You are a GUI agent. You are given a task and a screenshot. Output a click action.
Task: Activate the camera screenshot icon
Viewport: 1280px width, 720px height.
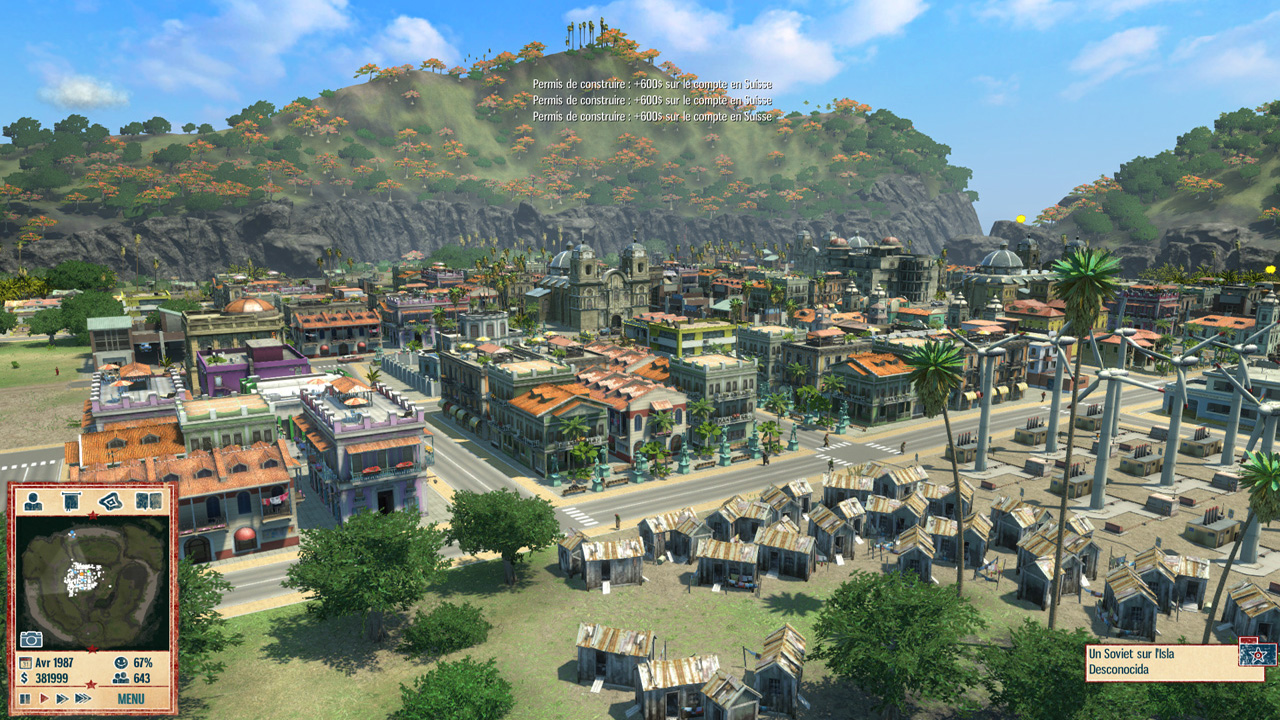click(31, 639)
